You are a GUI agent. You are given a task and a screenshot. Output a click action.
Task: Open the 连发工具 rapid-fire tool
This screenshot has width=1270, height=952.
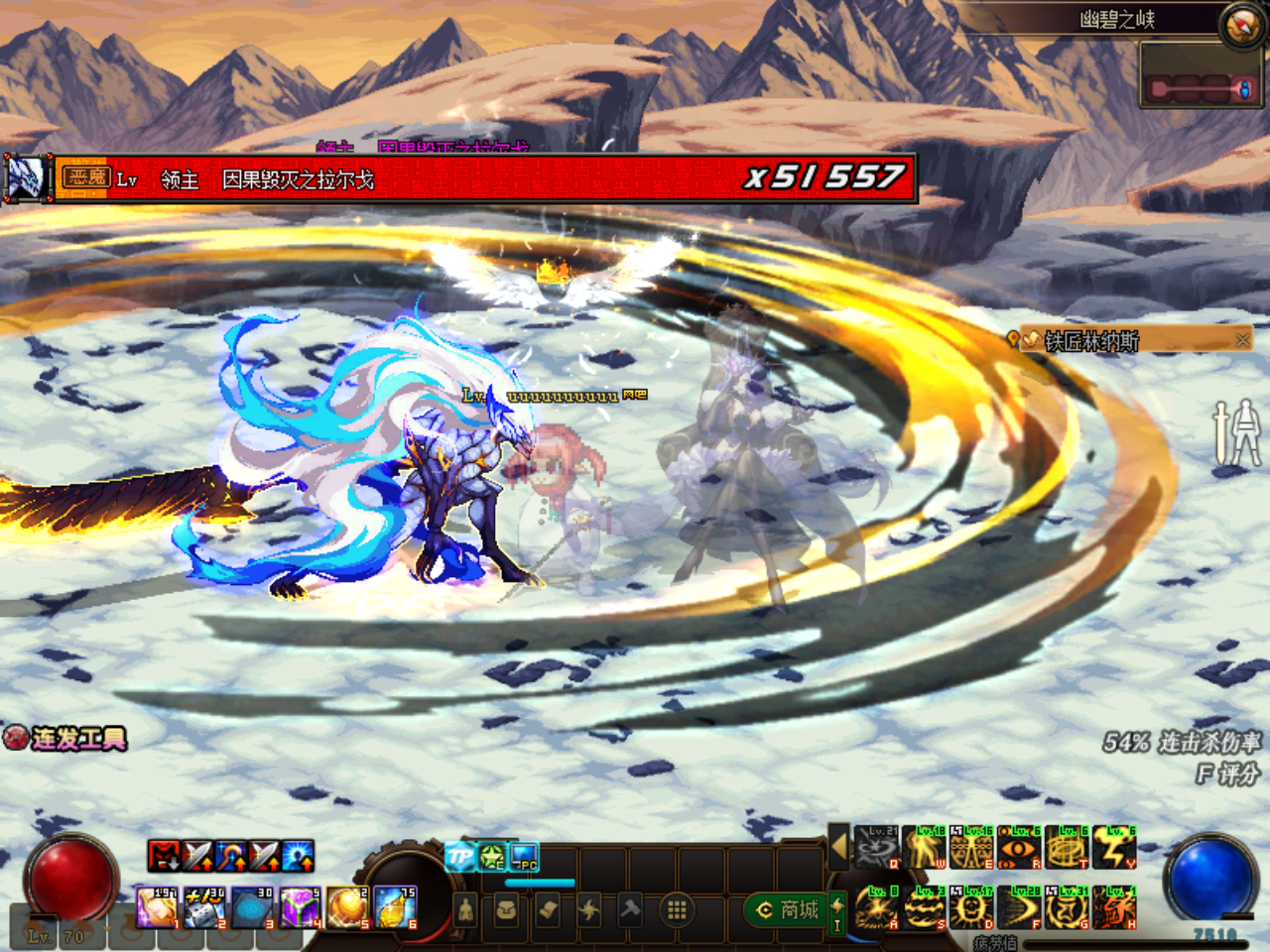(66, 739)
